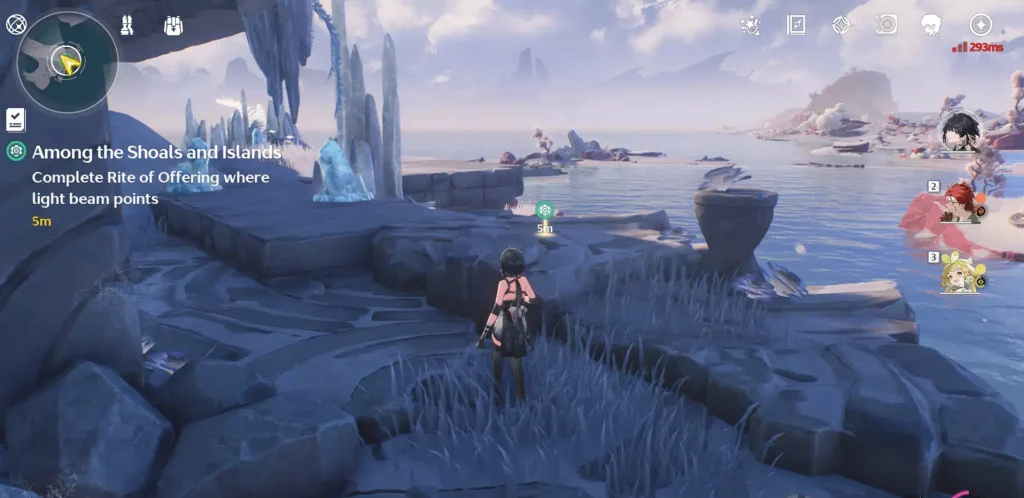This screenshot has height=498, width=1024.
Task: Open the four-pointed star convene icon
Action: 841,25
